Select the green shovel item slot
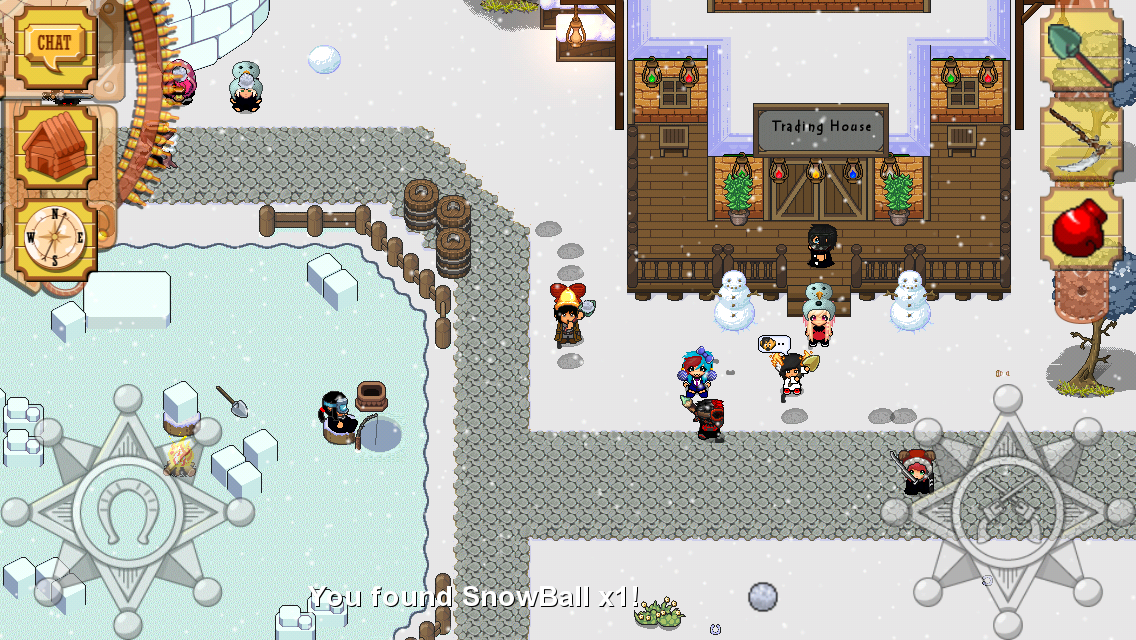 click(x=1080, y=48)
